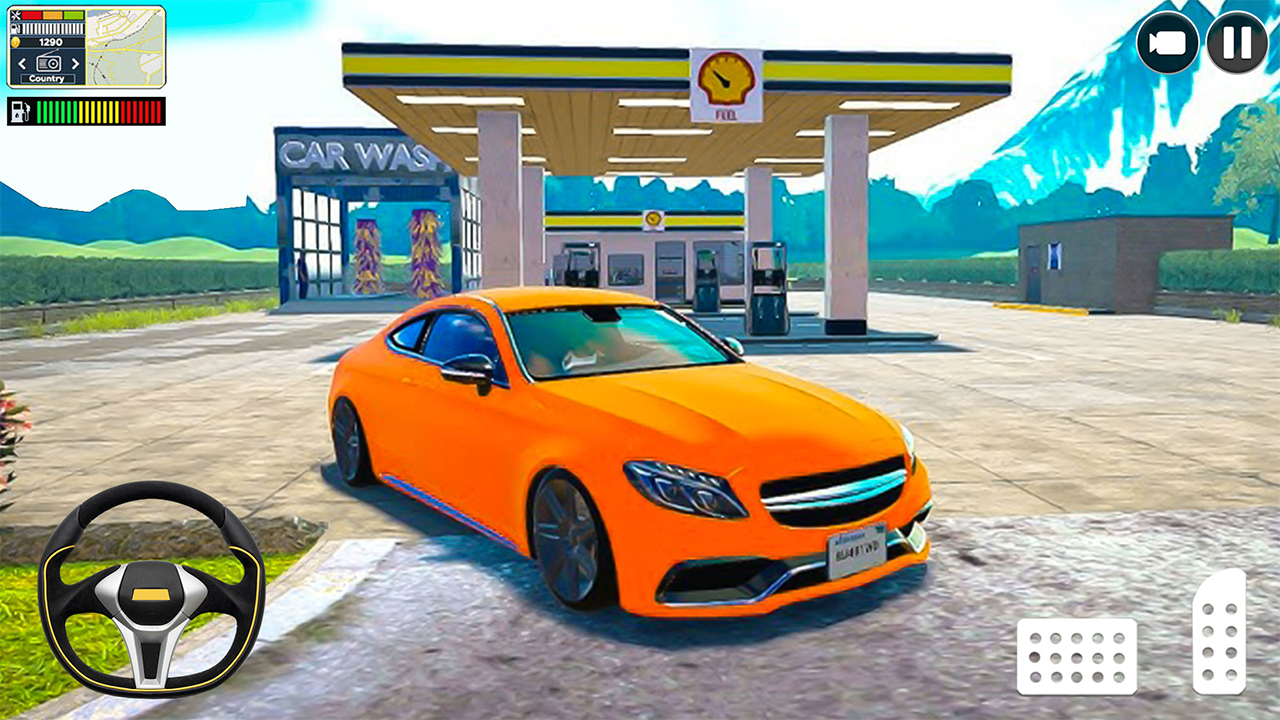Select the radio icon on the dashboard

48,63
